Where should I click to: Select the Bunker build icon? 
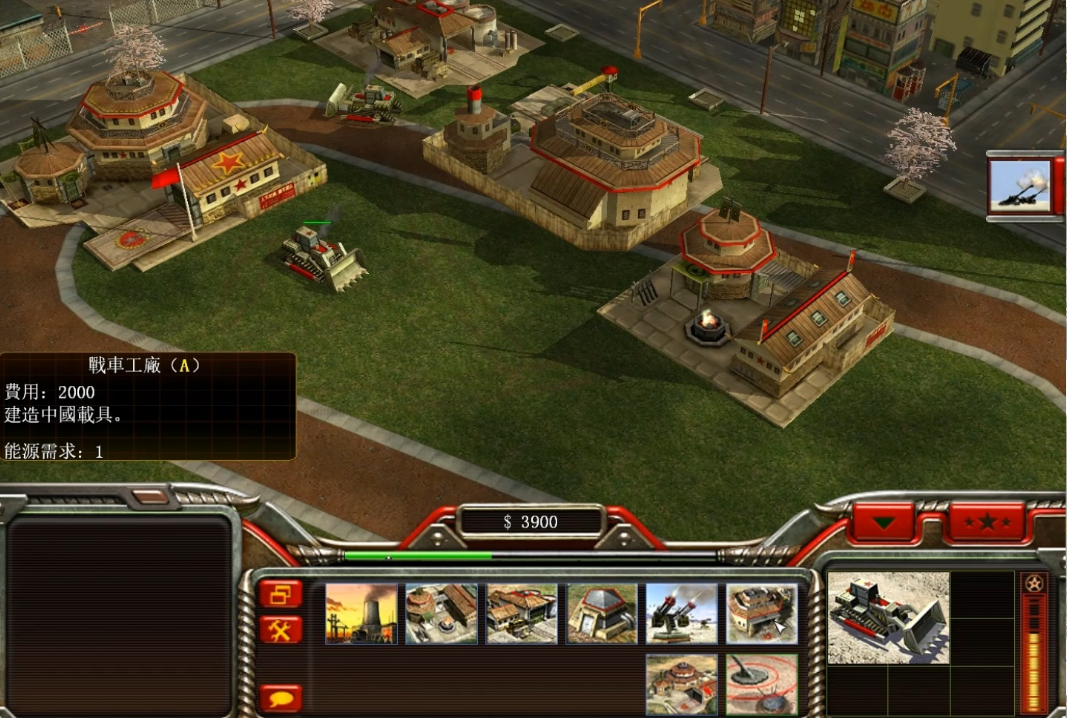(x=601, y=614)
